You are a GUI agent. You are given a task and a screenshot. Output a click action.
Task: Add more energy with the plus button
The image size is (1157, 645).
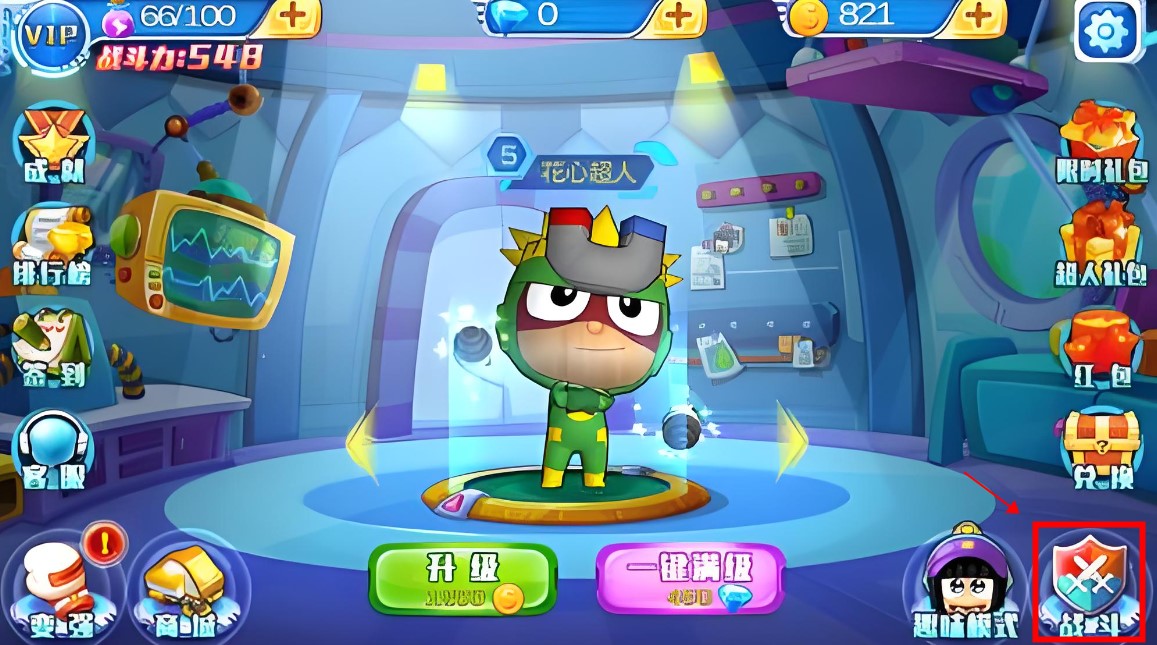click(x=293, y=17)
